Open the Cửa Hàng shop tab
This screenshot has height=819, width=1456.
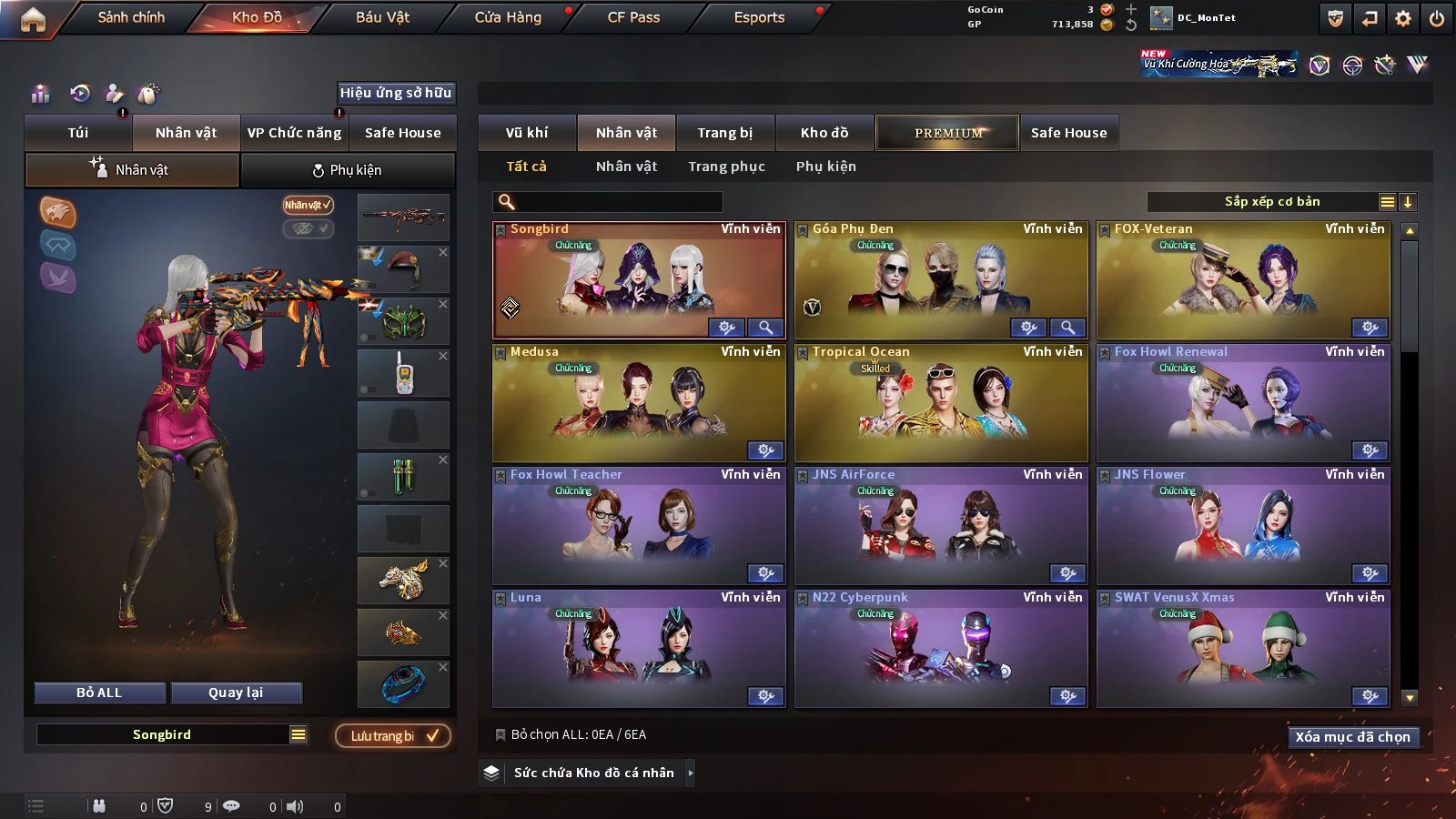tap(508, 17)
